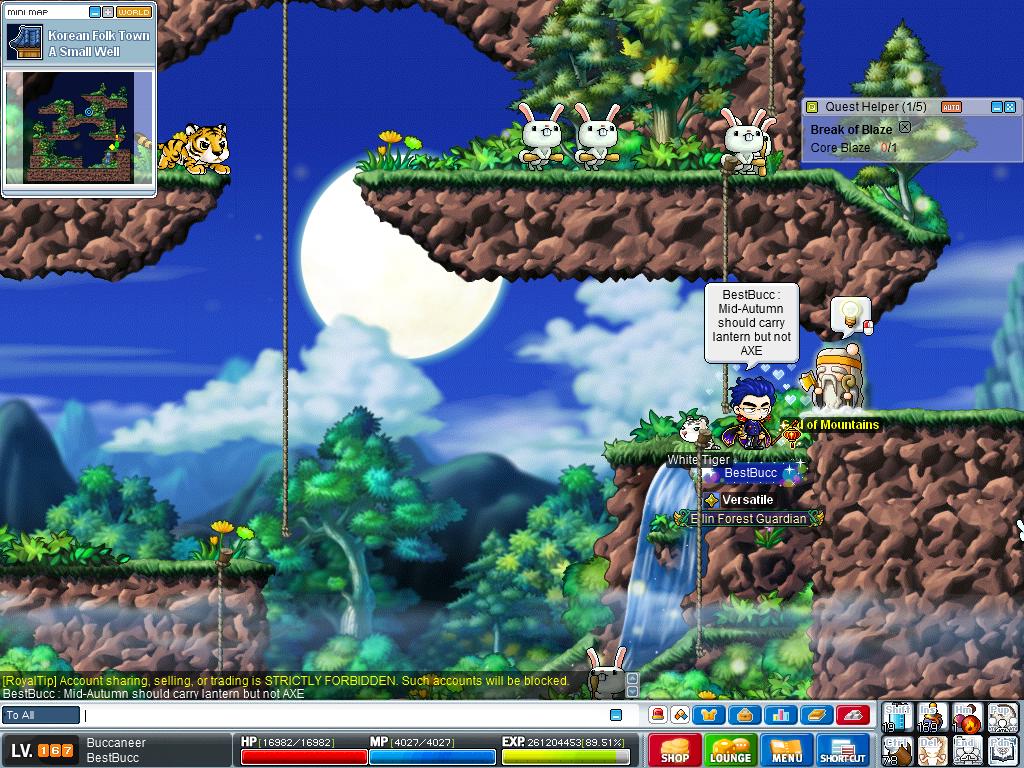
Task: Minimize the mini map window
Action: [x=95, y=12]
